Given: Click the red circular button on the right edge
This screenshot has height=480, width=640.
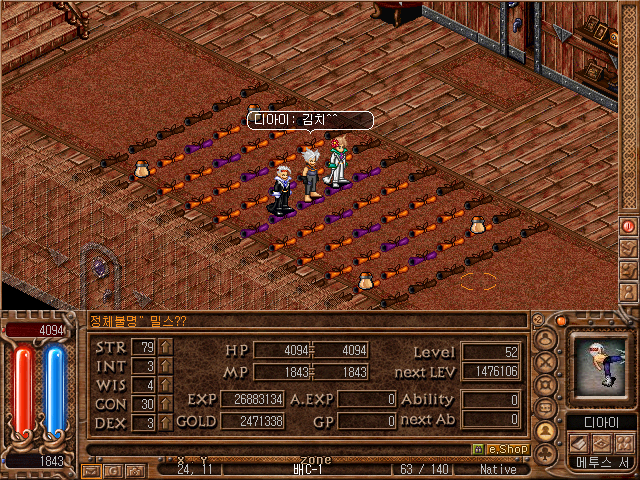Looking at the screenshot, I should click(x=629, y=226).
